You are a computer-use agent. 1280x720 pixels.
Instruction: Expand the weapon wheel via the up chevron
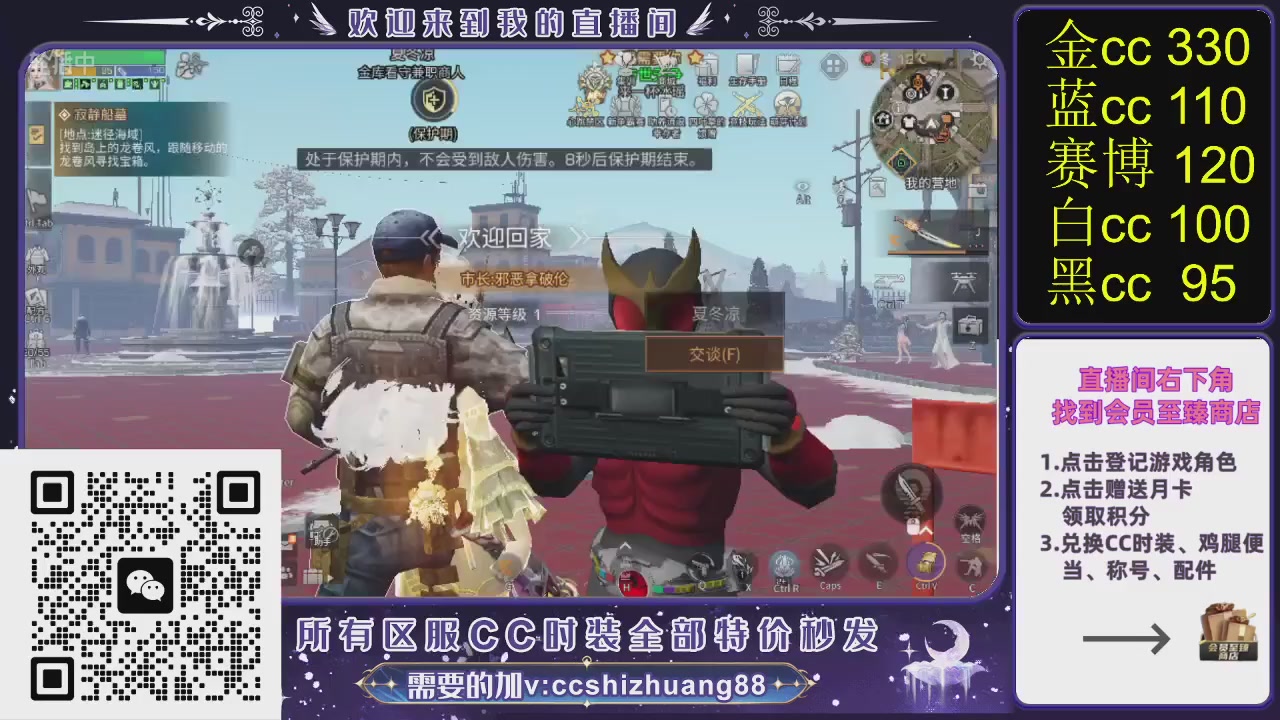tap(927, 529)
